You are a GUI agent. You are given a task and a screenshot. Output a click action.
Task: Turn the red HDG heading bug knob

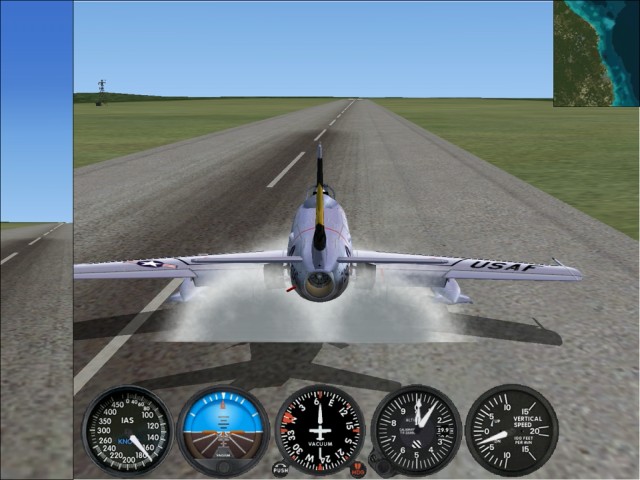(358, 469)
